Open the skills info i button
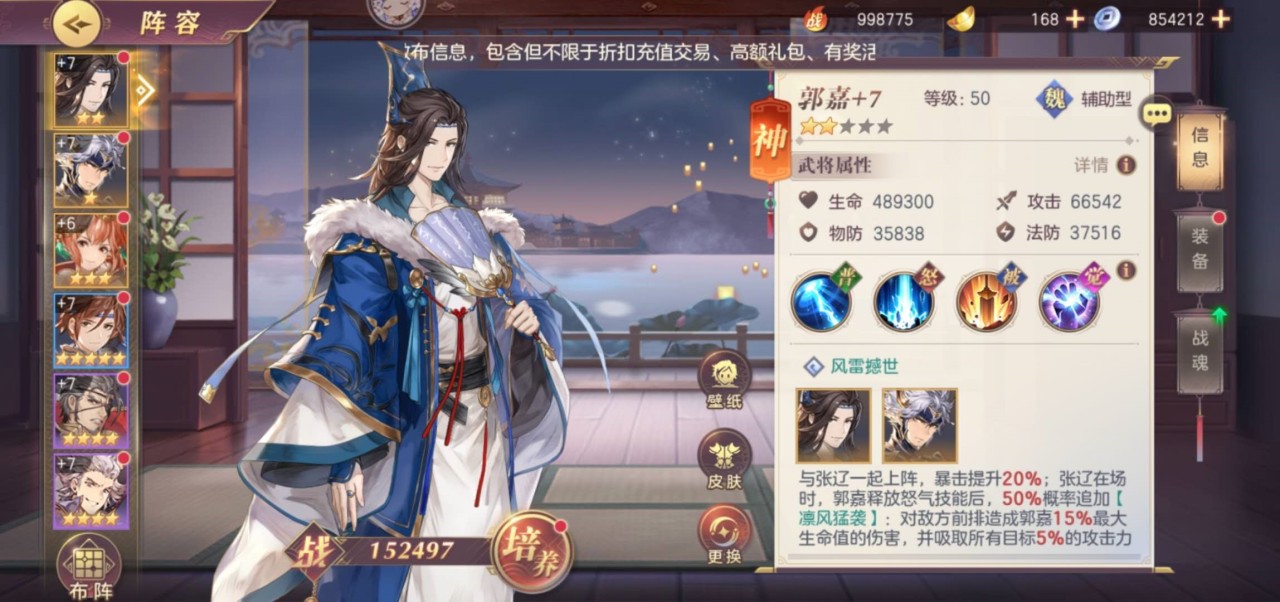The height and width of the screenshot is (602, 1280). click(1126, 270)
